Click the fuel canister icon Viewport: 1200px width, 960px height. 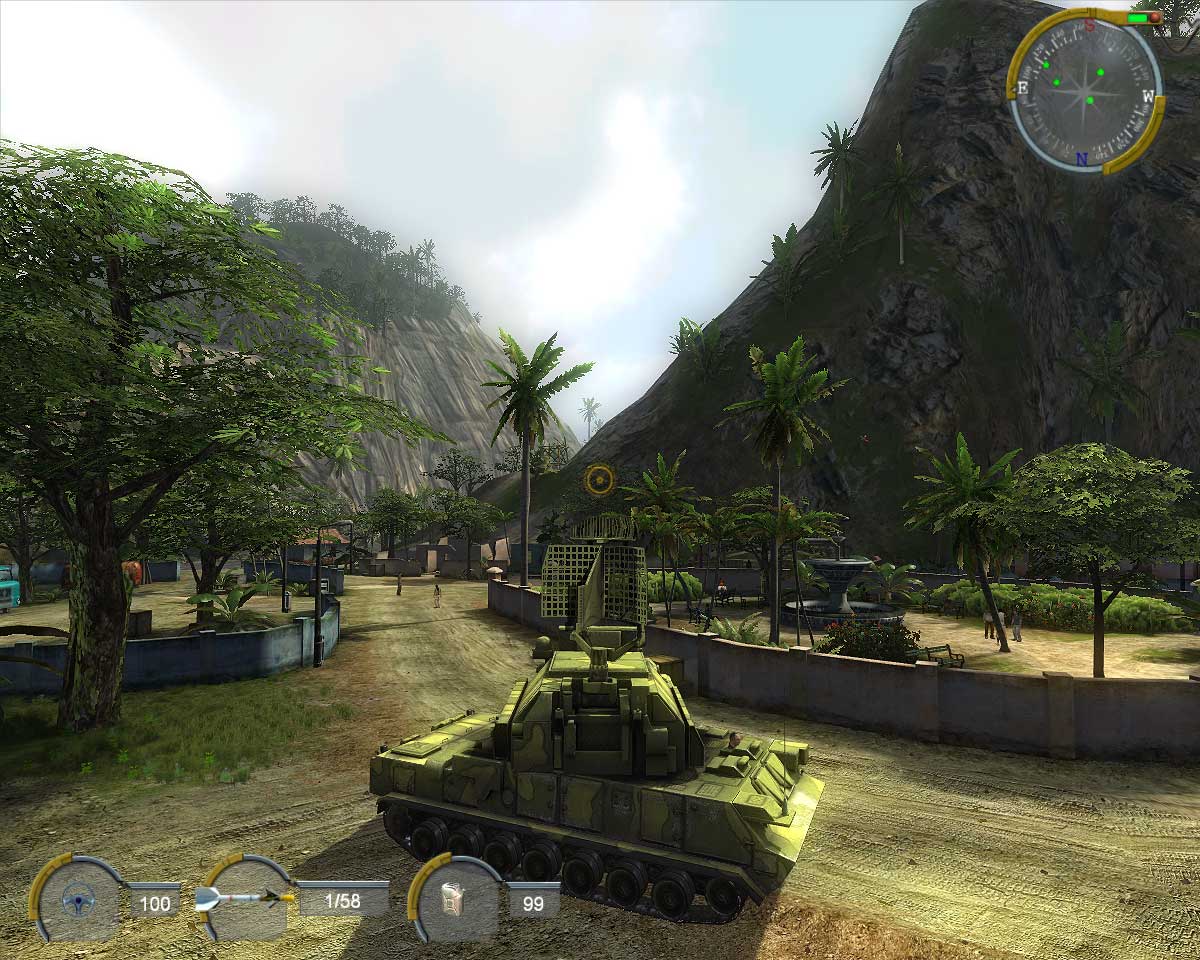pos(456,901)
